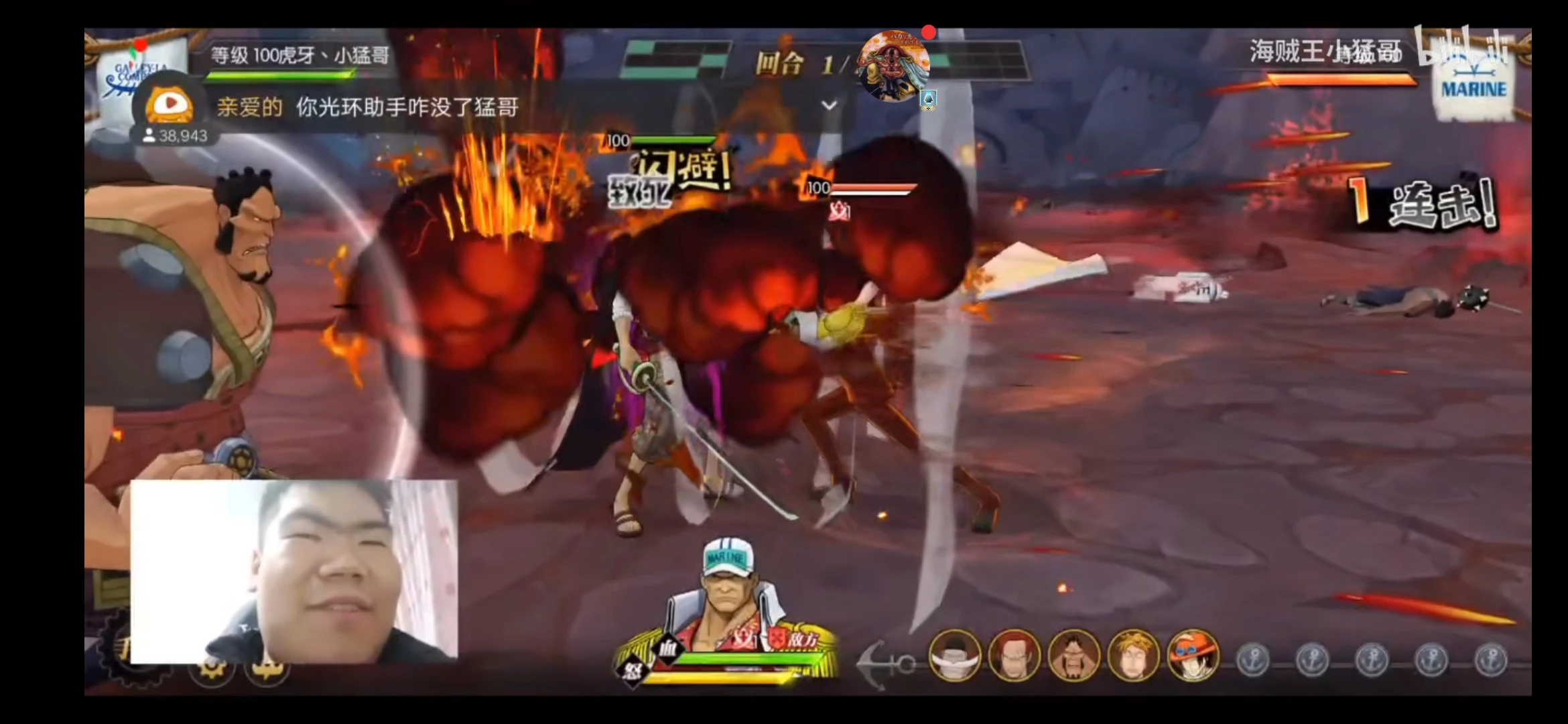This screenshot has height=724, width=1568.
Task: Select Whitebeard's portrait in the turn order
Action: click(954, 656)
